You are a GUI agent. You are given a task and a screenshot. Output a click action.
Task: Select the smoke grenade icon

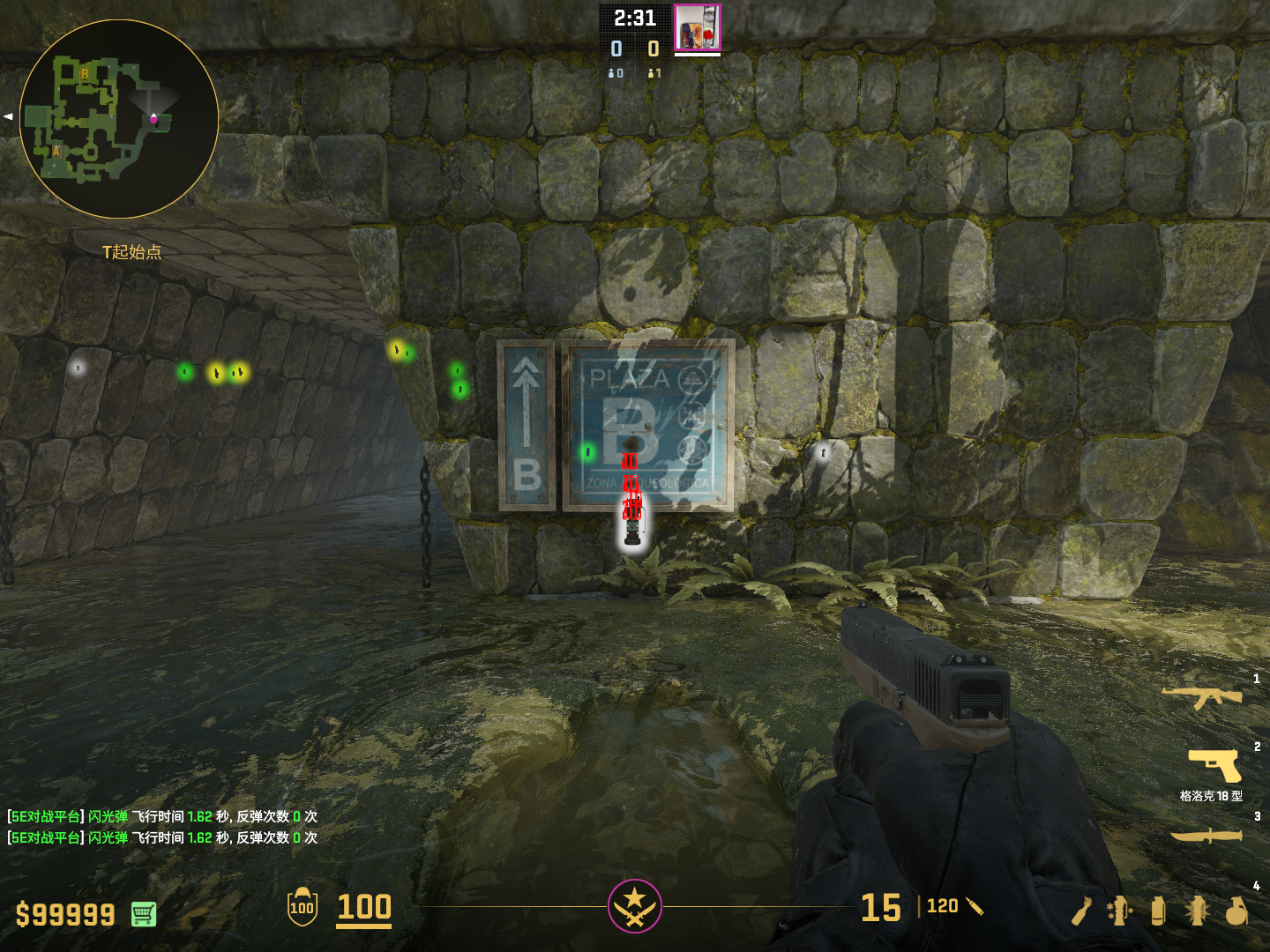tap(1158, 911)
